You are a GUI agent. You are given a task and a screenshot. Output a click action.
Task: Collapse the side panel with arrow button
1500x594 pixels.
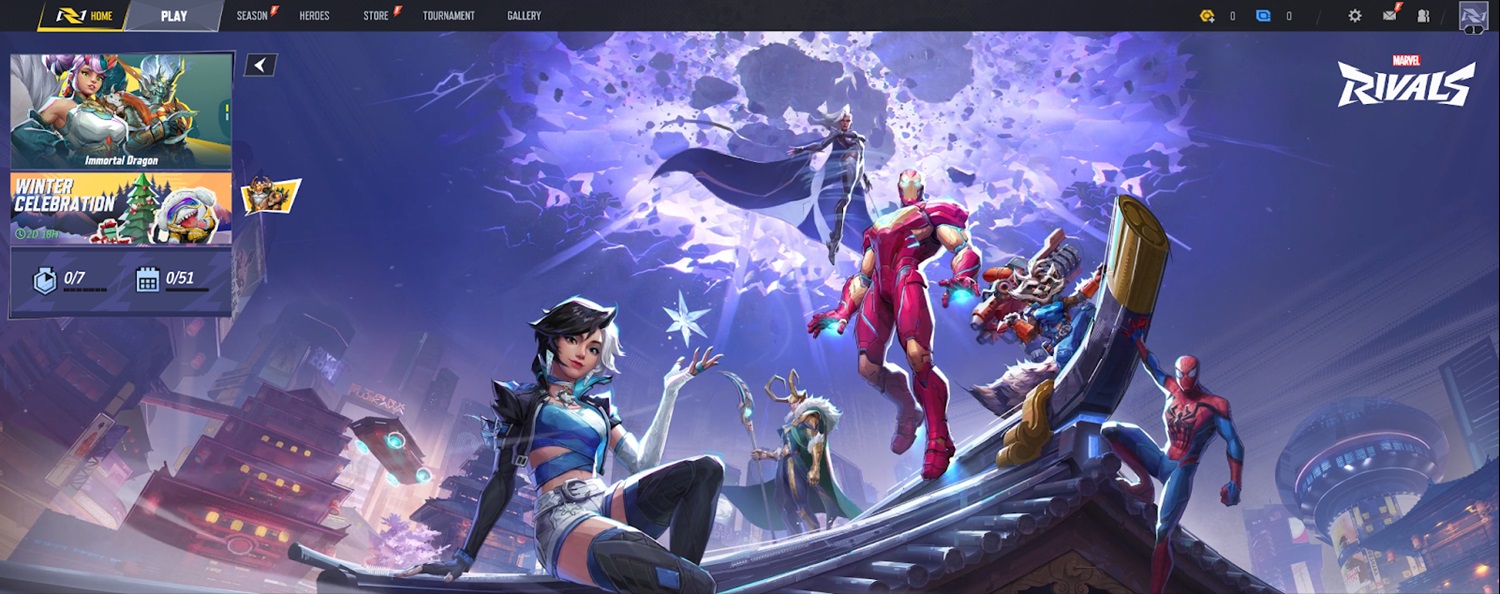[x=260, y=65]
